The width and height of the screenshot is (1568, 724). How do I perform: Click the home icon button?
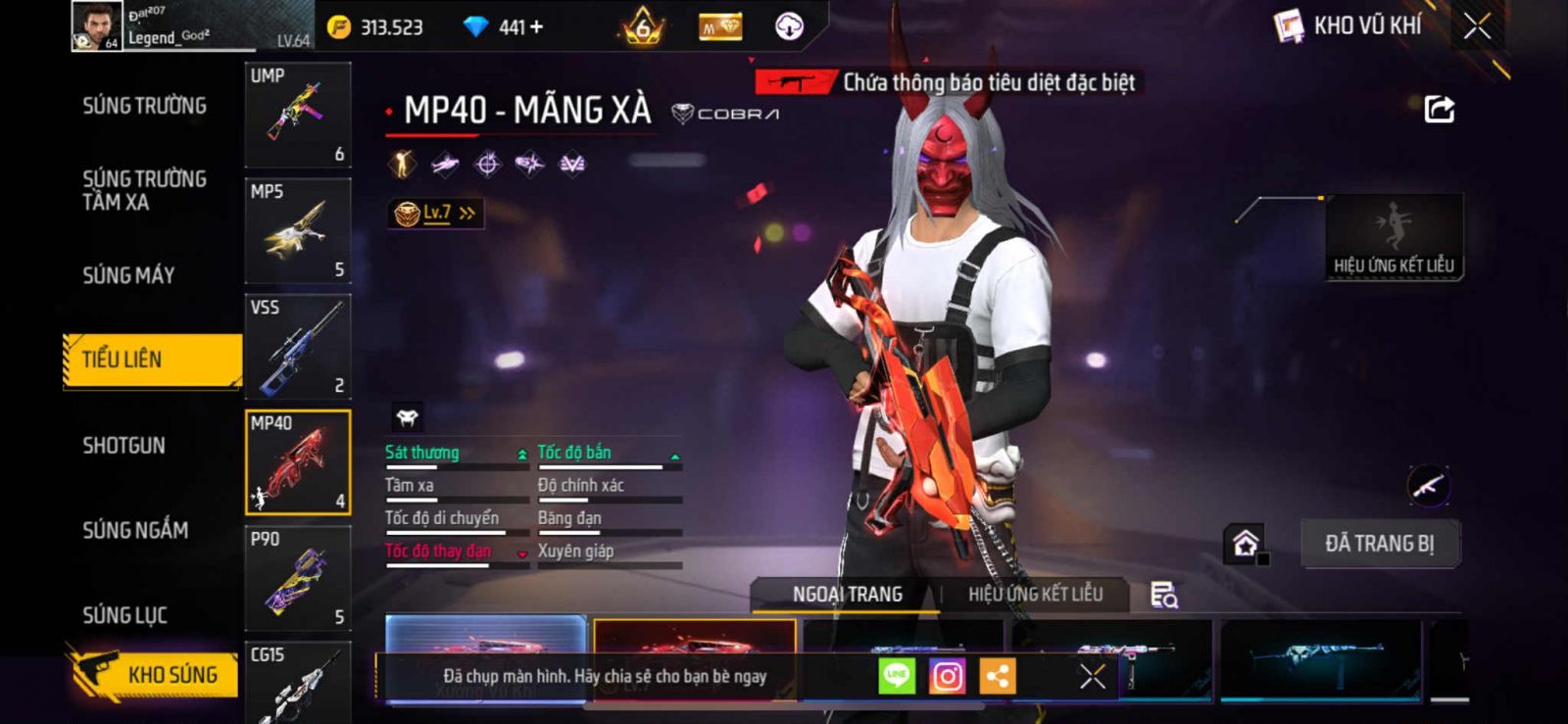(x=1245, y=543)
